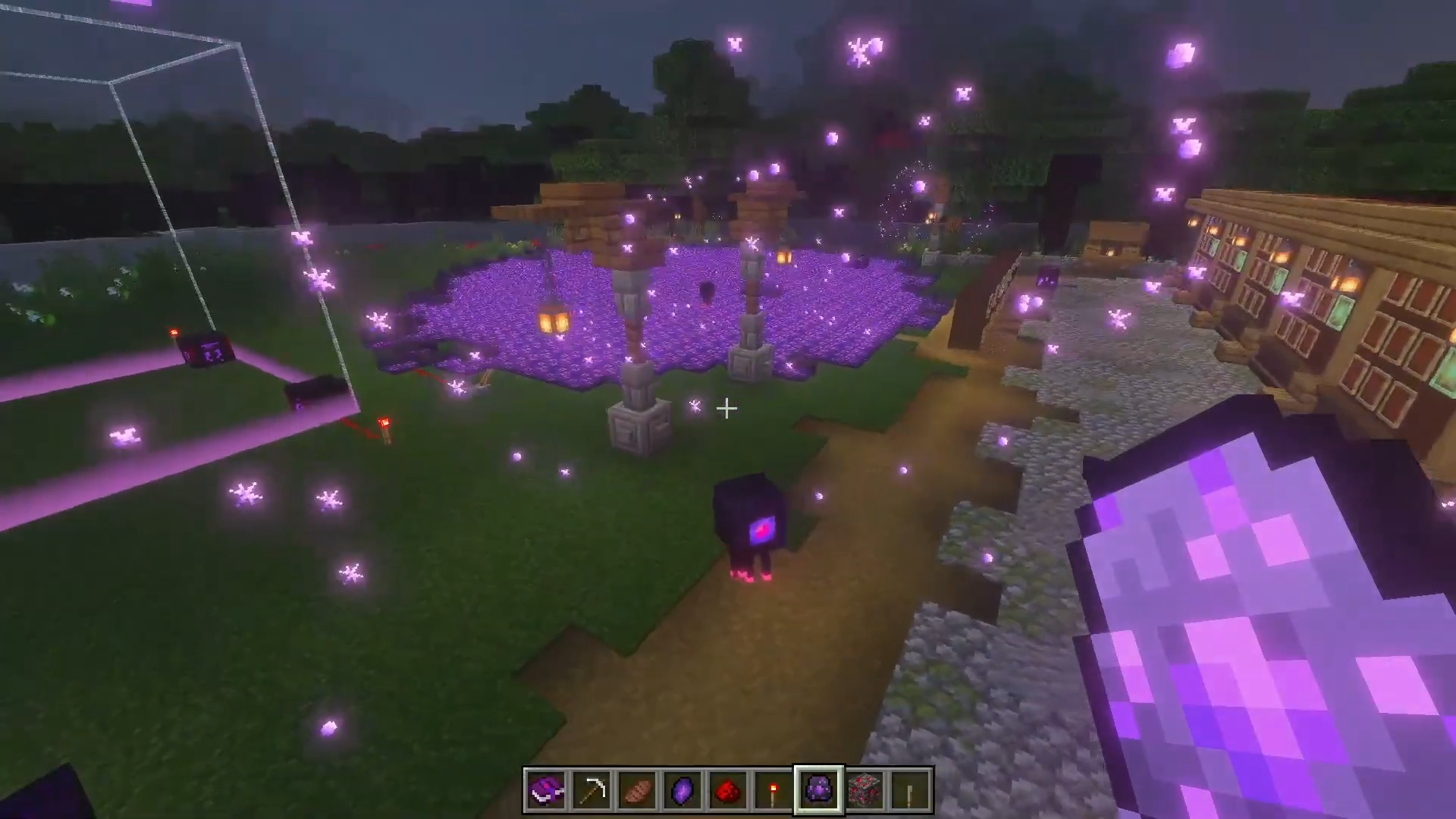Select the redstone ore block slot
This screenshot has height=819, width=1456.
coord(864,791)
